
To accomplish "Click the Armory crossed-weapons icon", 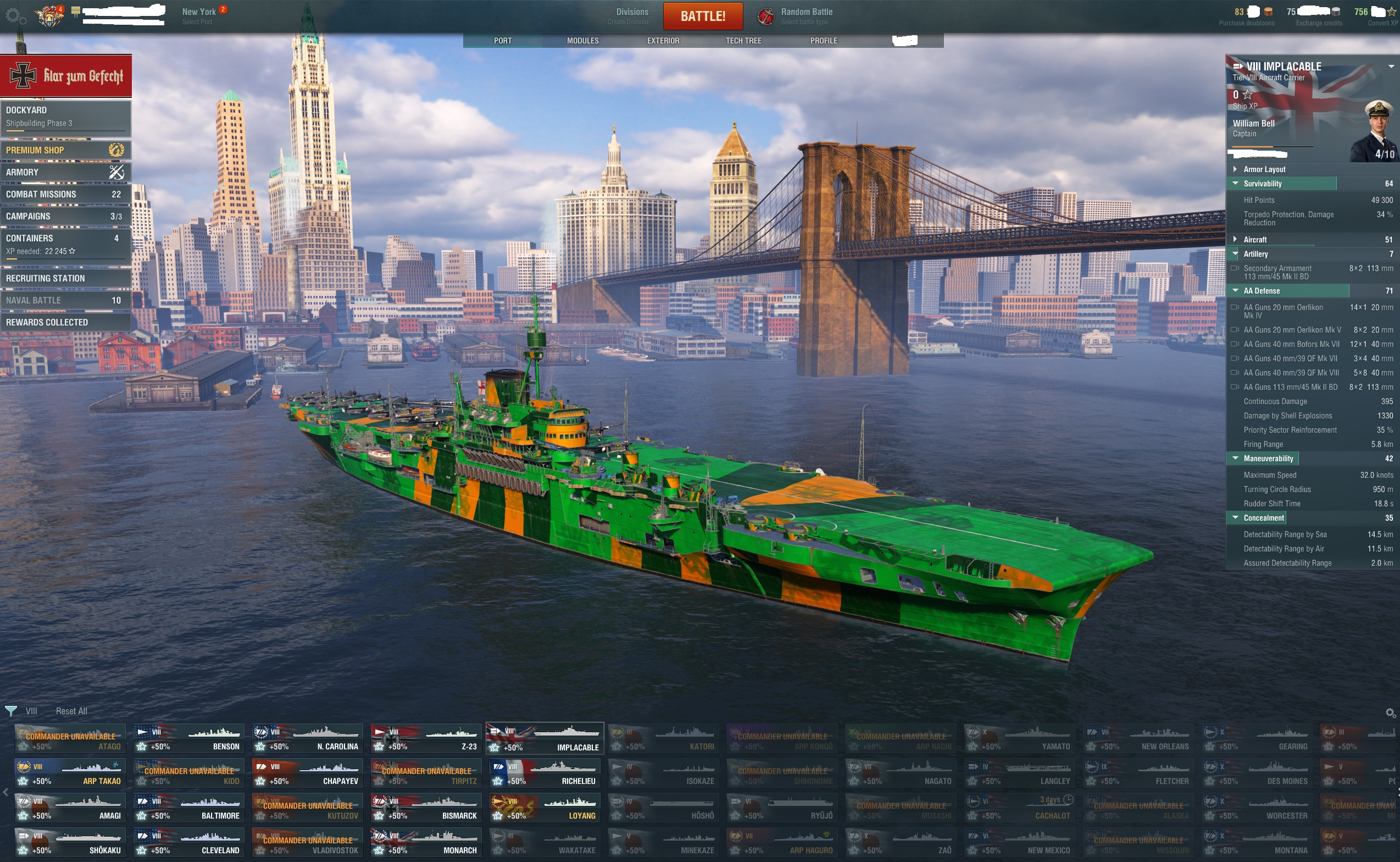I will point(116,172).
